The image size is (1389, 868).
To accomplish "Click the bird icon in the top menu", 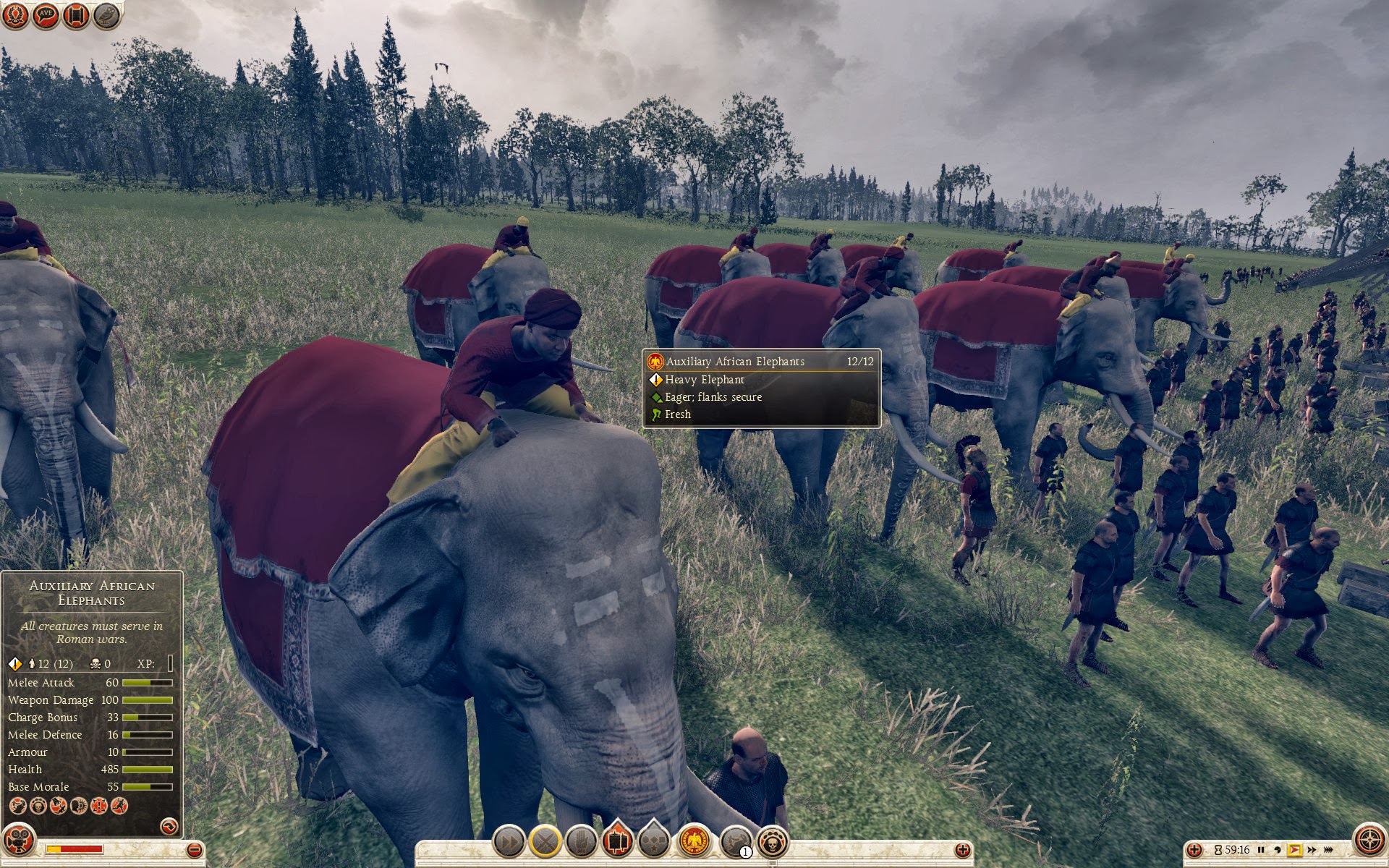I will [107, 16].
